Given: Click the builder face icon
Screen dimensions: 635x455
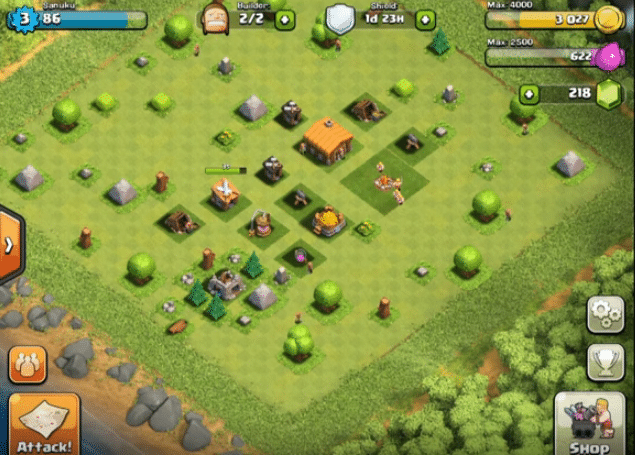Looking at the screenshot, I should tap(215, 18).
